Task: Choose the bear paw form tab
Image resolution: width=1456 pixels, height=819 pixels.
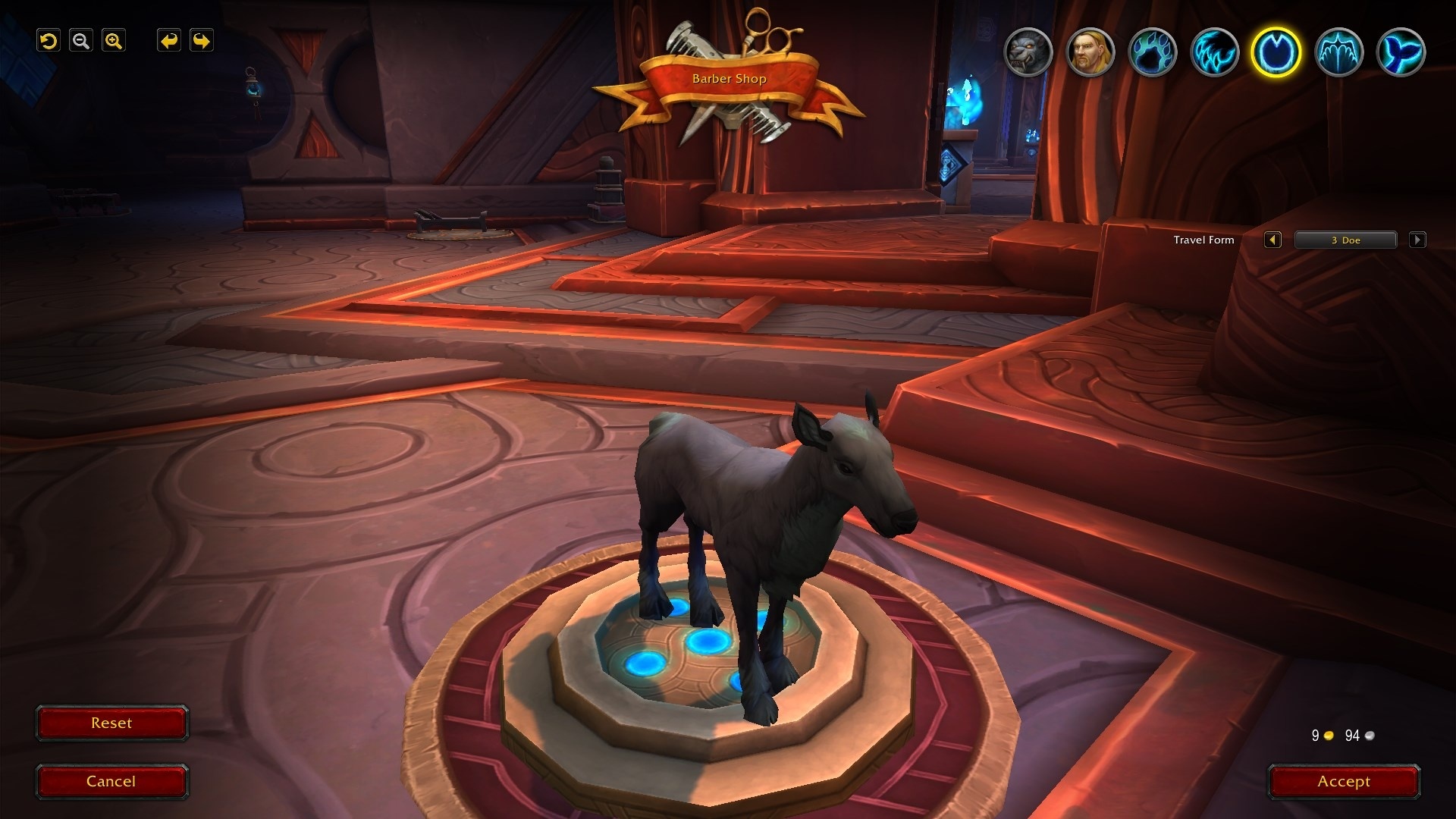Action: click(x=1153, y=52)
